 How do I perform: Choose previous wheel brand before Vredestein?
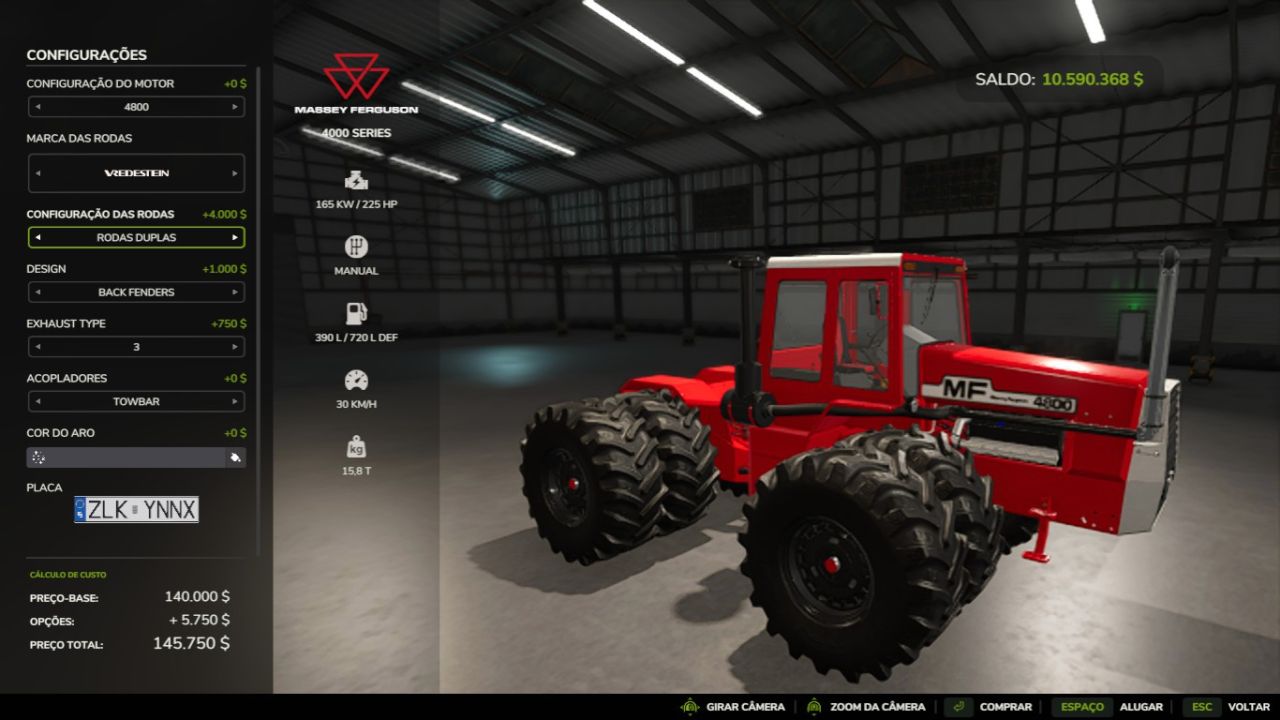point(38,173)
